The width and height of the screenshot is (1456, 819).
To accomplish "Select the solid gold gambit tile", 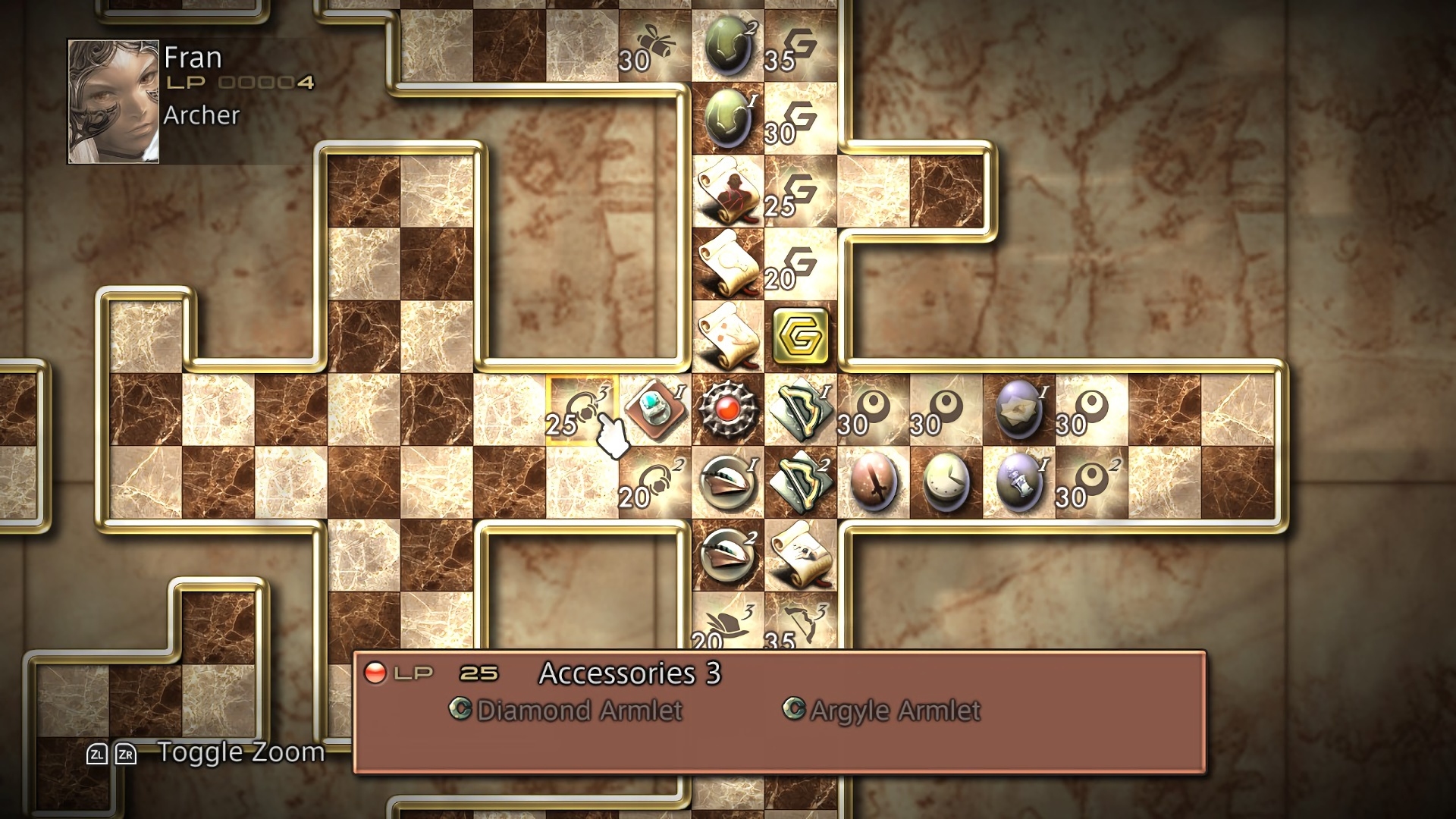I will [800, 336].
